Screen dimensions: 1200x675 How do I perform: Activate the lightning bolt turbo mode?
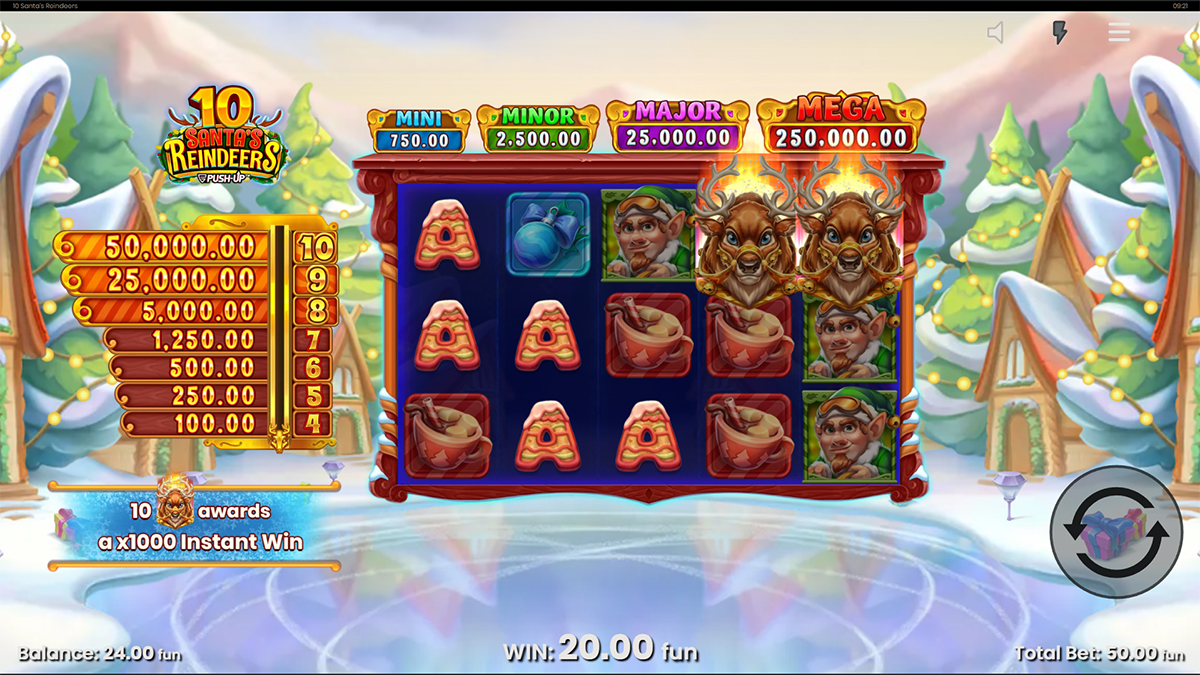(x=1060, y=33)
